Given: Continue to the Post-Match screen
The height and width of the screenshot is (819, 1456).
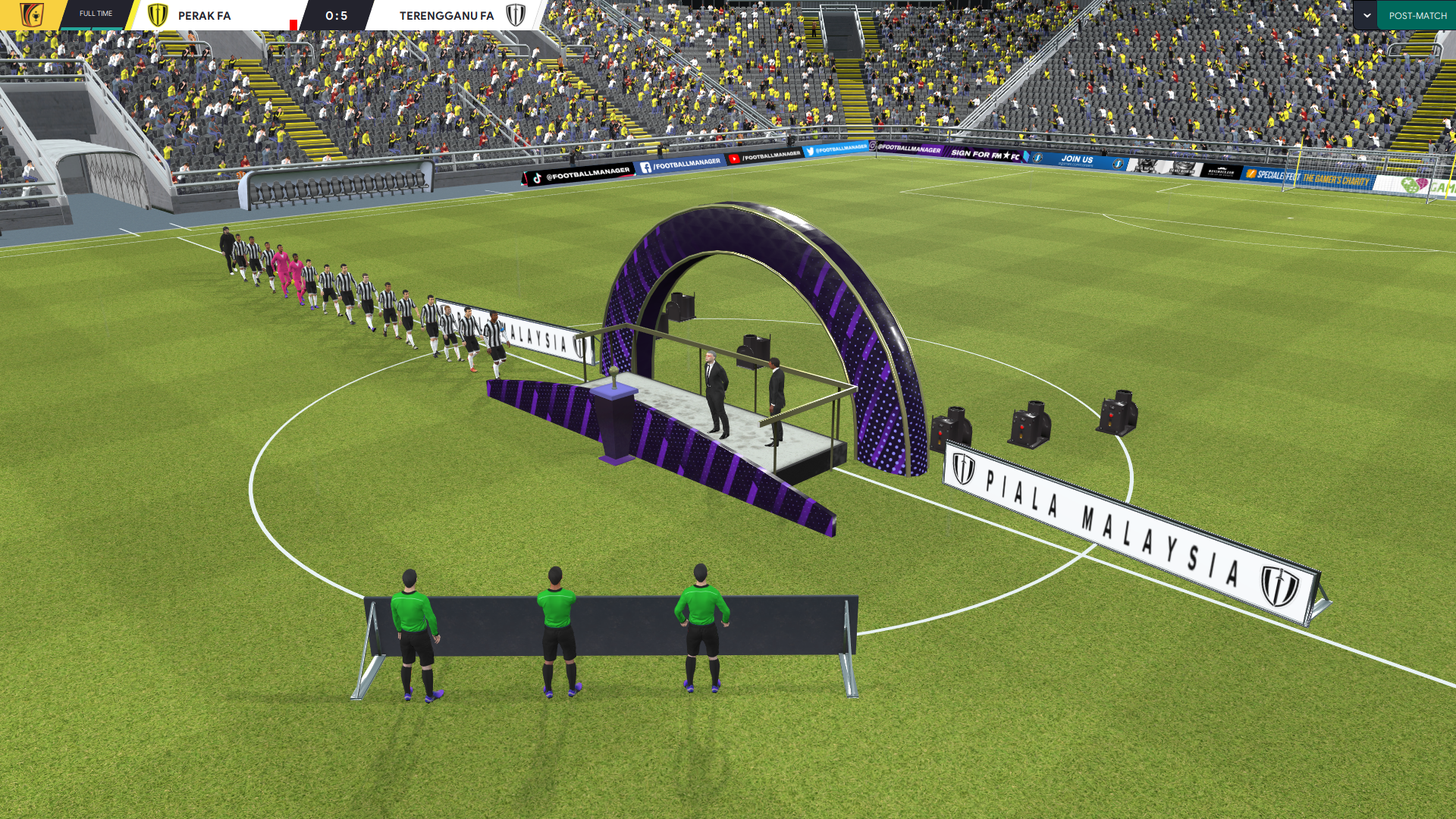Looking at the screenshot, I should (x=1417, y=15).
